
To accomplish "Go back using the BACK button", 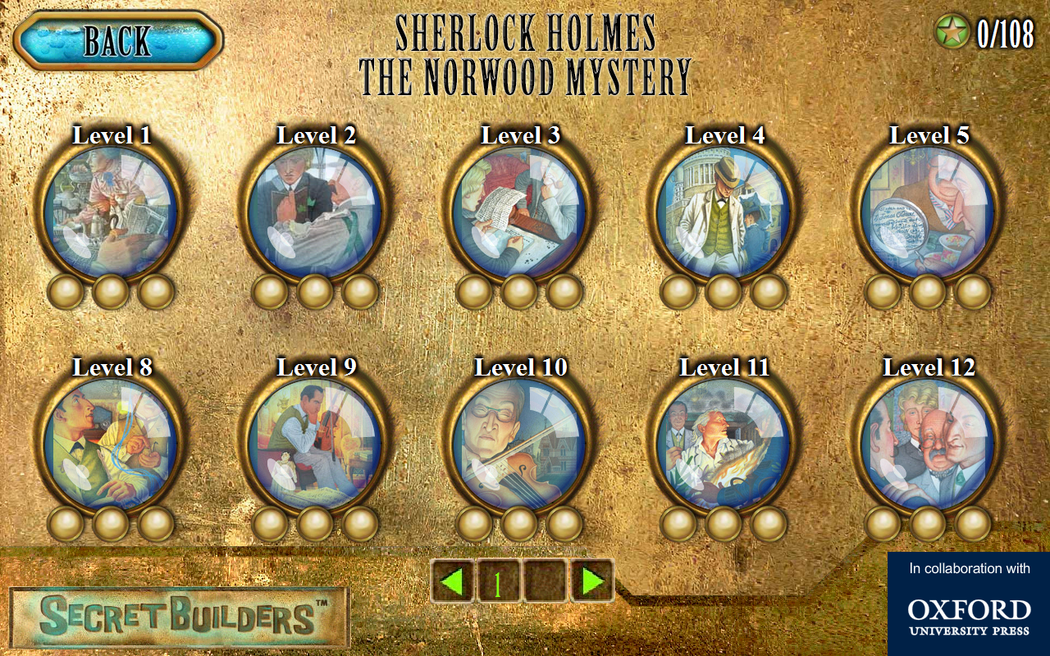I will coord(118,40).
